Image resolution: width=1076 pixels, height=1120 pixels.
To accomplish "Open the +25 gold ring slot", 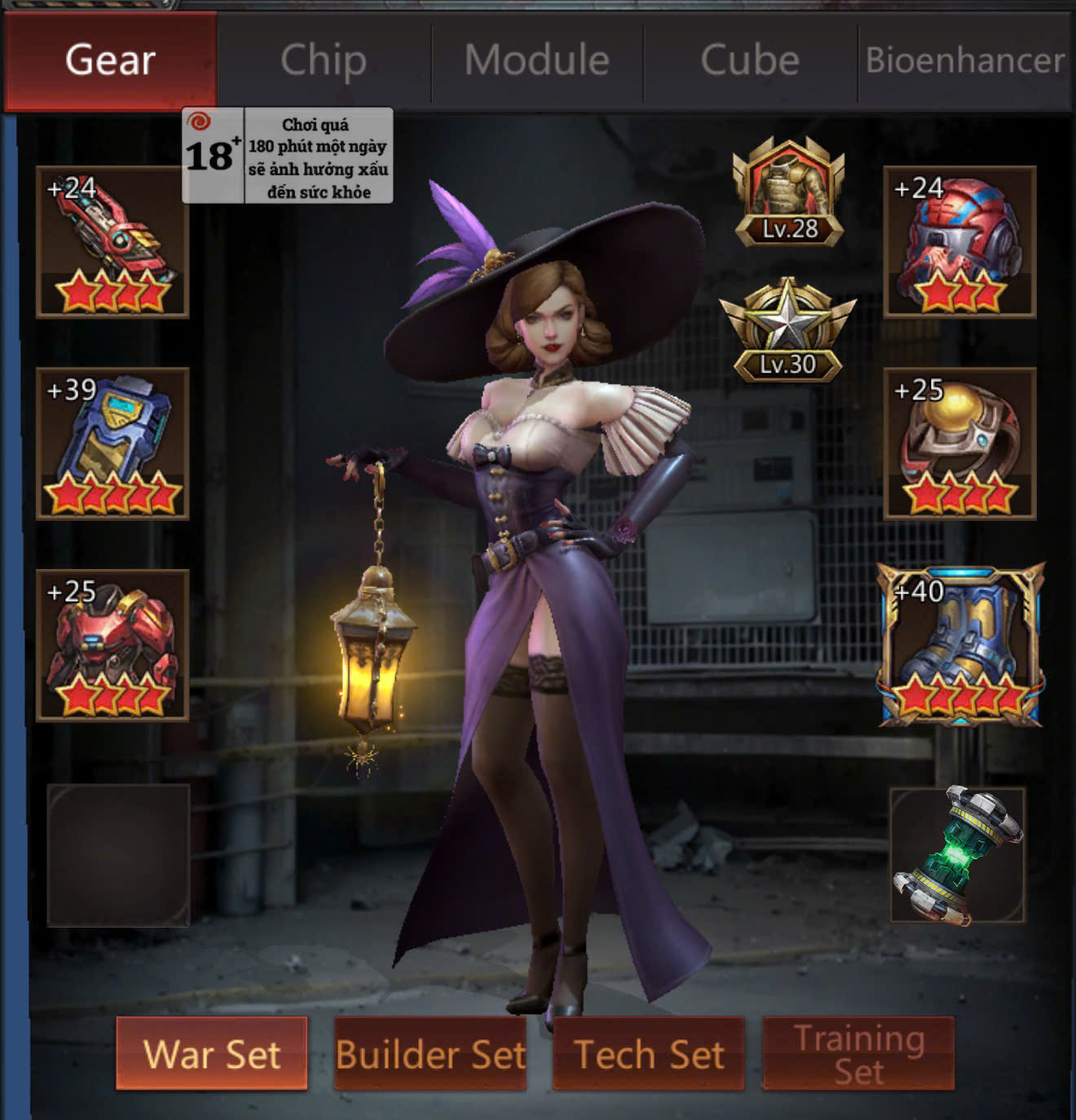I will click(x=959, y=443).
